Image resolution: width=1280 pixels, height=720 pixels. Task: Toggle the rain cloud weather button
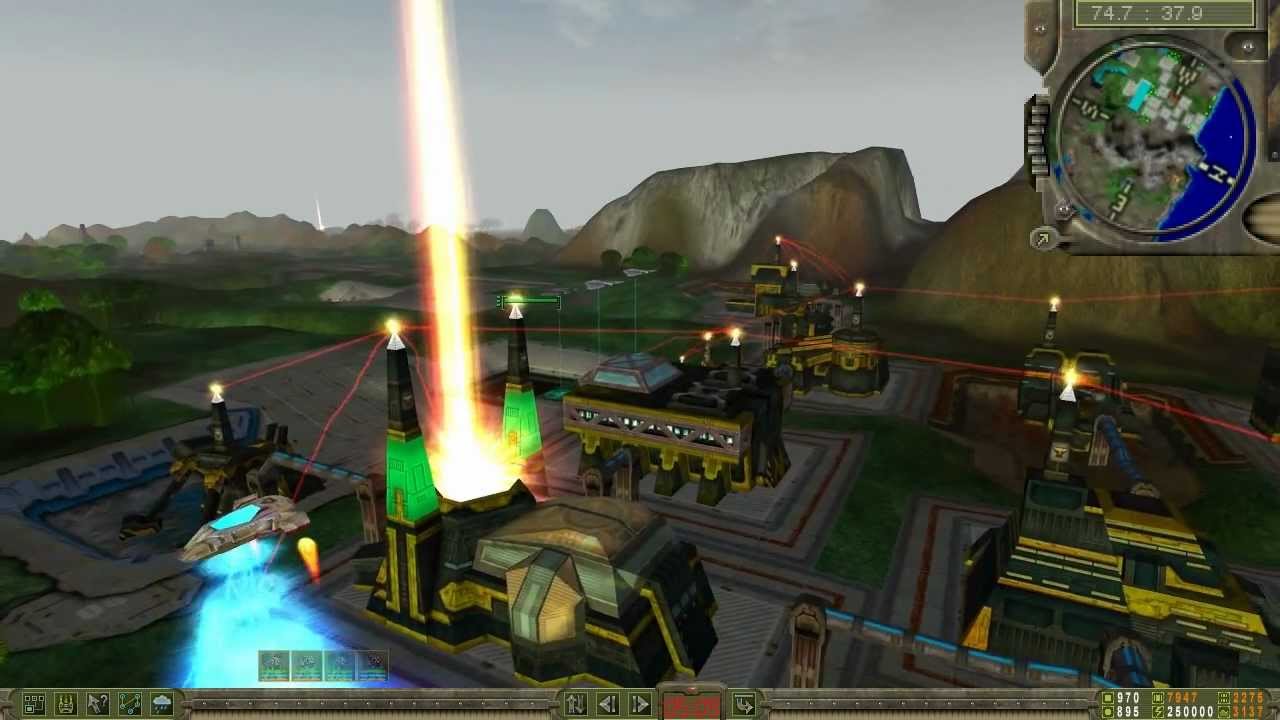(162, 704)
